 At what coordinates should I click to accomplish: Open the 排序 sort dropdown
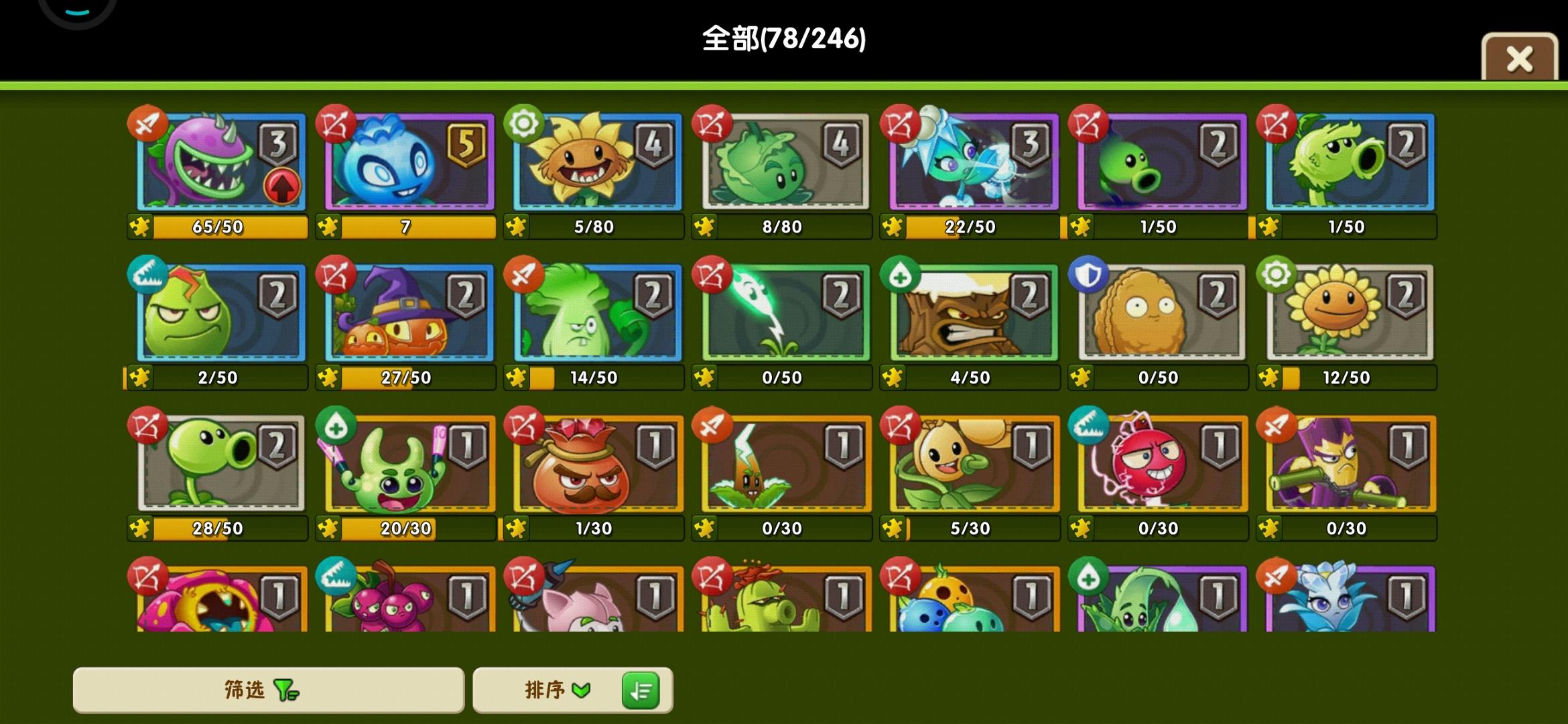point(556,690)
